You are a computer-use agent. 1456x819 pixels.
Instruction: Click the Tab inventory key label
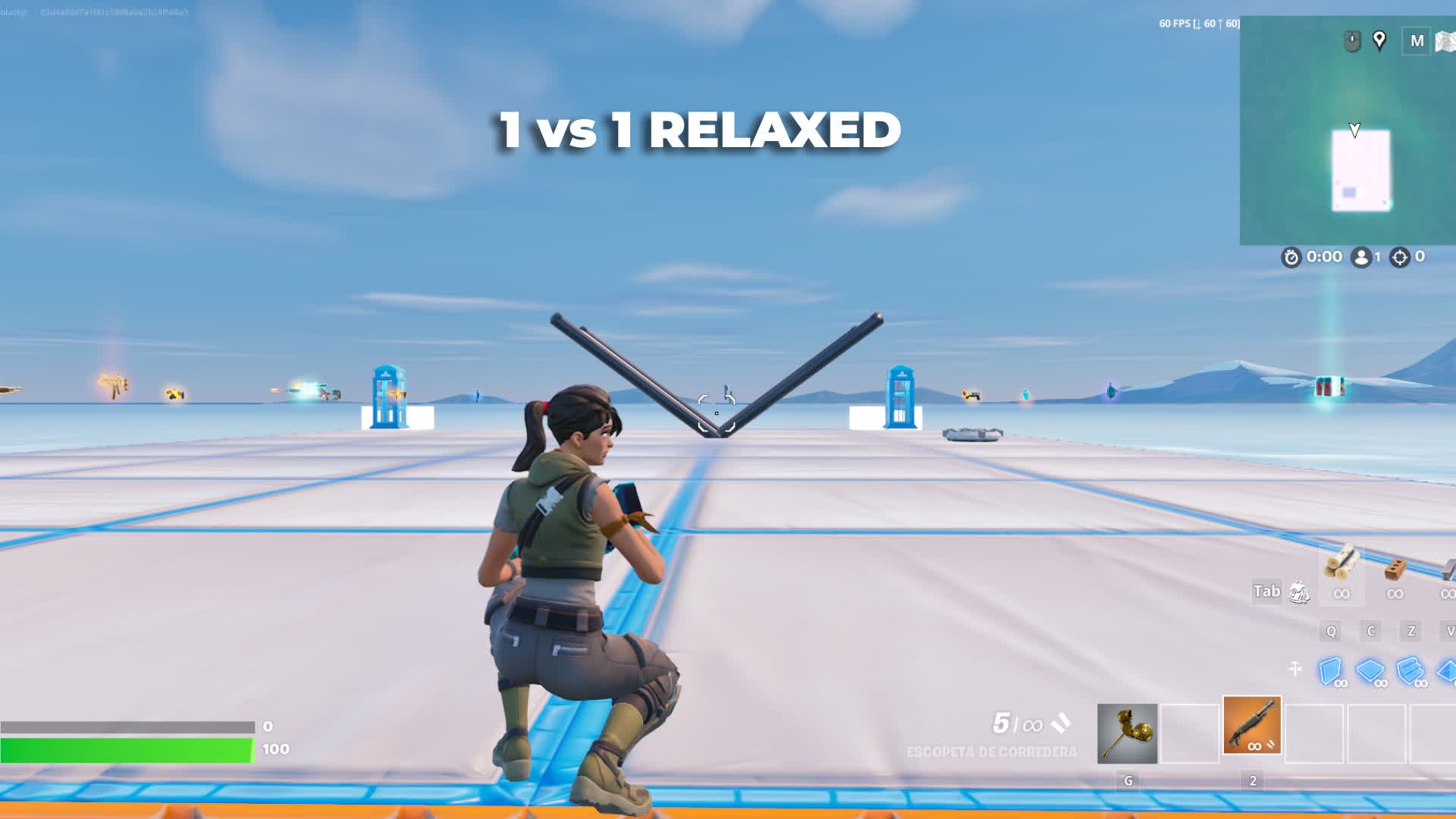1266,591
